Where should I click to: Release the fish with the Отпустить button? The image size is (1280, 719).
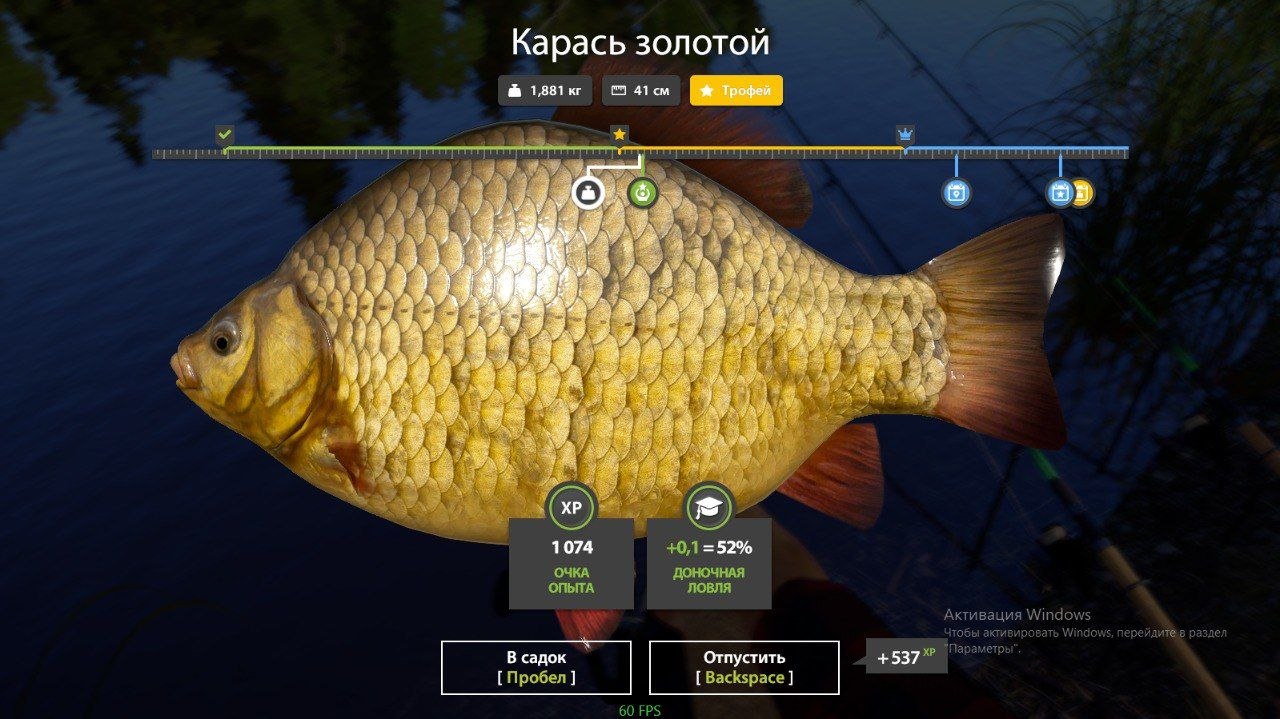744,667
